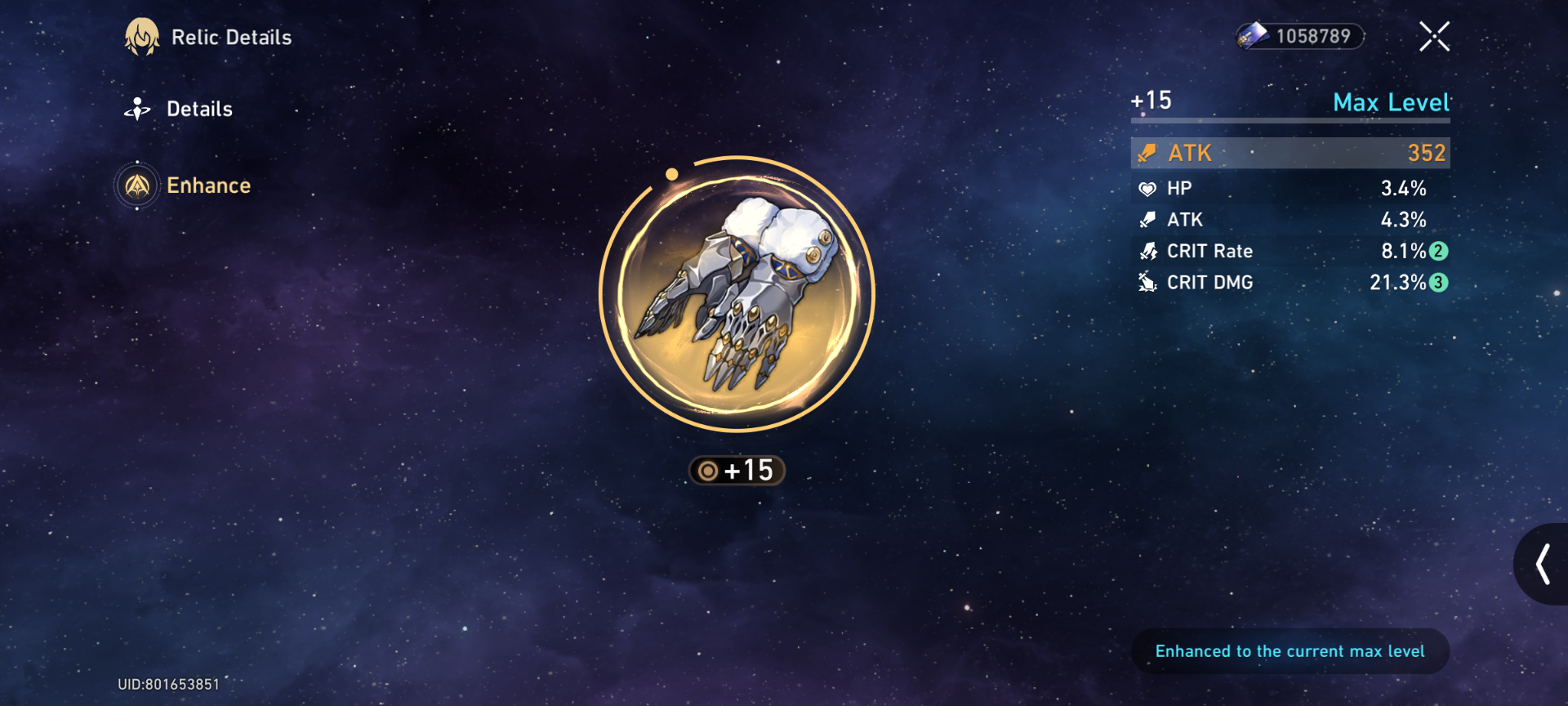Image resolution: width=1568 pixels, height=706 pixels.
Task: Click the ATK substat sword icon
Action: pyautogui.click(x=1148, y=219)
